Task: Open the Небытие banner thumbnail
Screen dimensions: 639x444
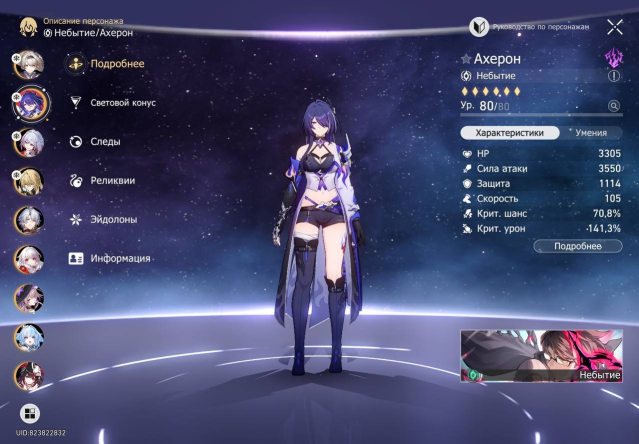Action: tap(546, 356)
